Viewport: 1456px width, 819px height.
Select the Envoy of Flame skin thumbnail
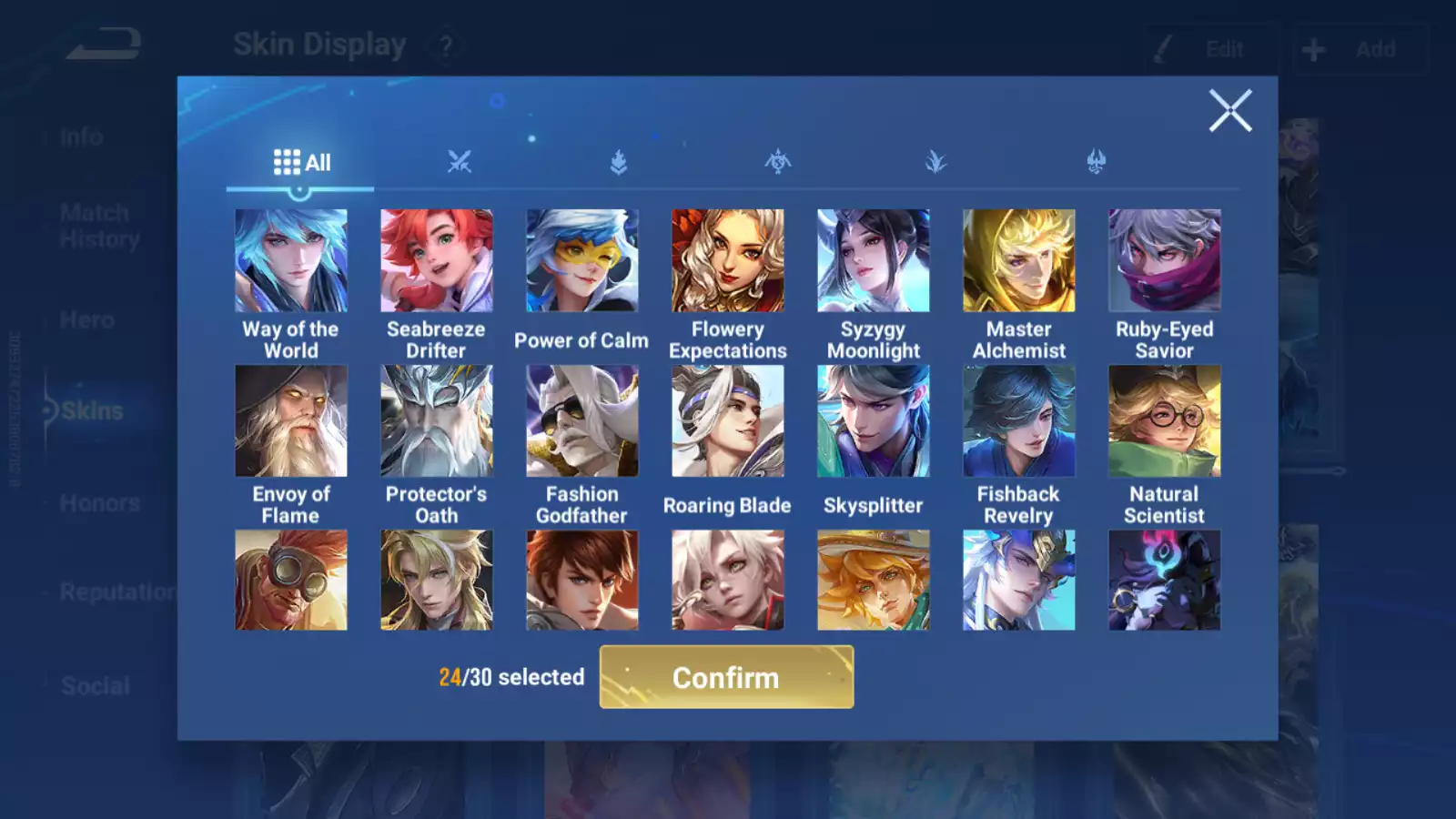click(290, 420)
